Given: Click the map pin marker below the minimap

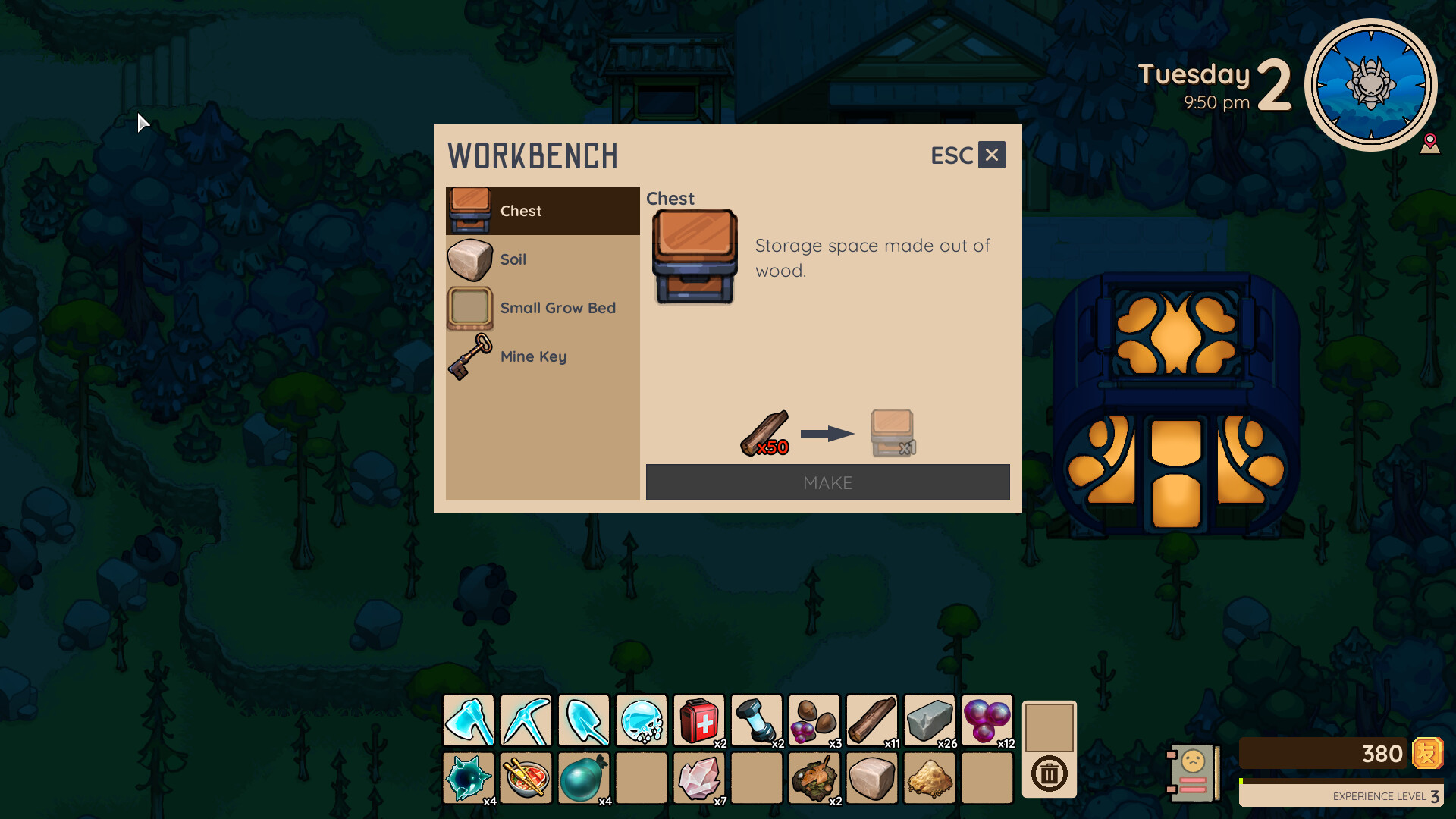Looking at the screenshot, I should click(x=1430, y=144).
